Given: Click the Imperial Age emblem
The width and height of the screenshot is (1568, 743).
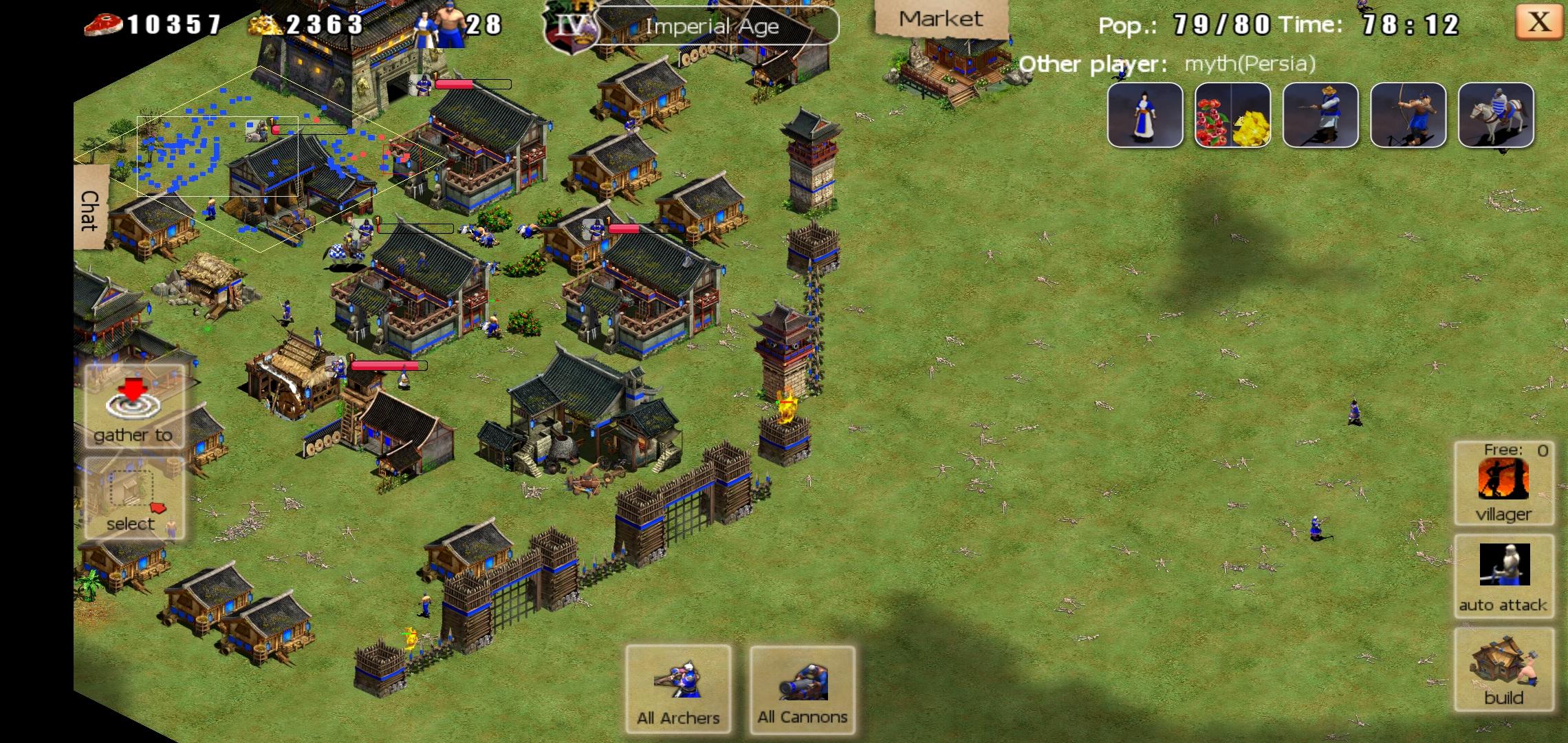Looking at the screenshot, I should (571, 28).
